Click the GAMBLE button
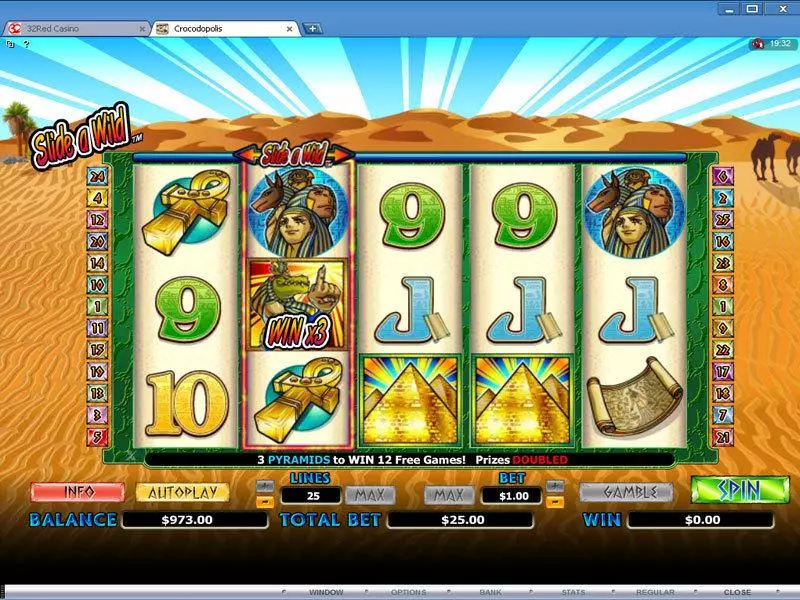This screenshot has height=600, width=800. pyautogui.click(x=626, y=492)
